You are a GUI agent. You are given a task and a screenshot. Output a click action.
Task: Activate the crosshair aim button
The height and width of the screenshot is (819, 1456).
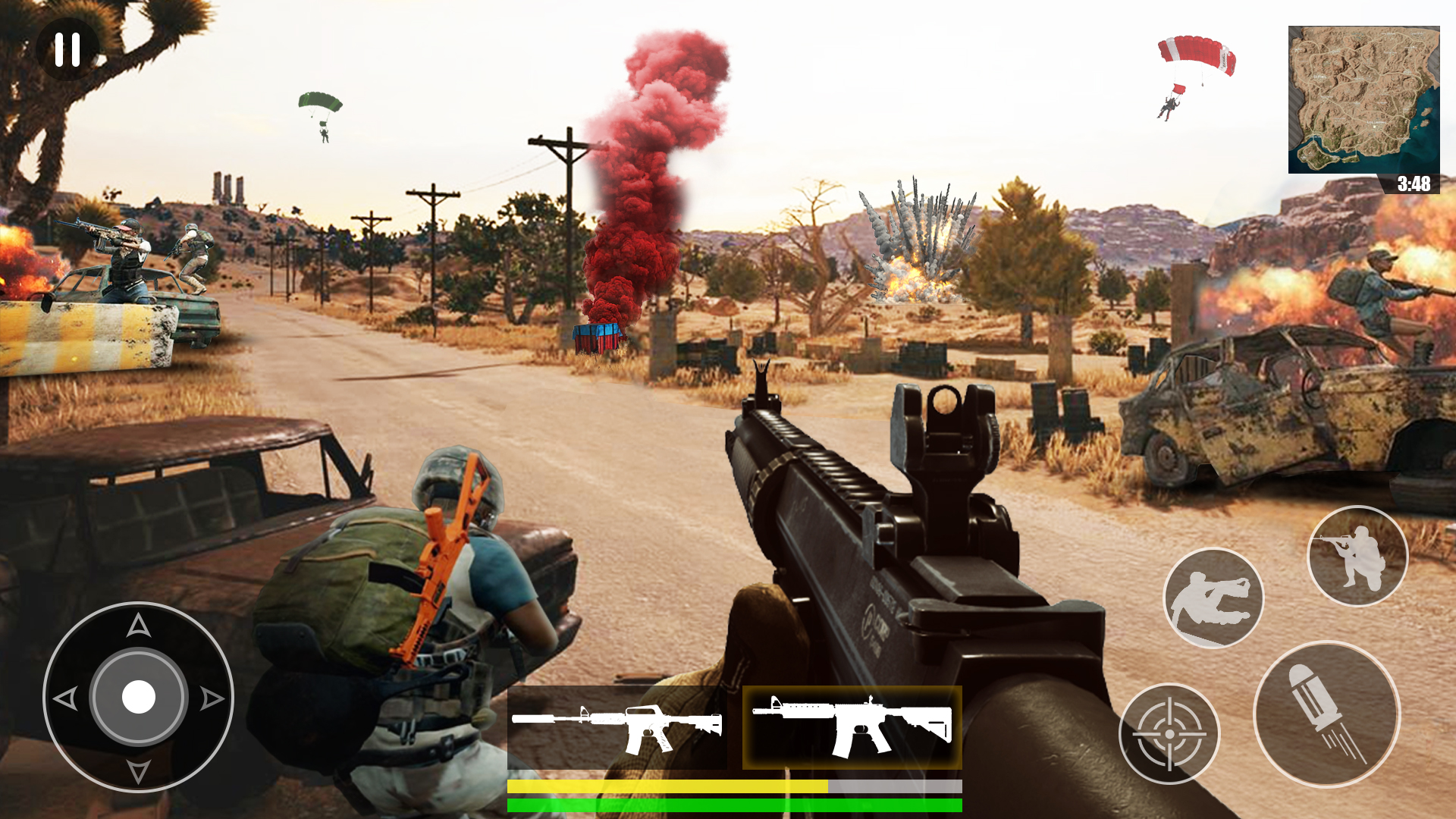click(1169, 733)
